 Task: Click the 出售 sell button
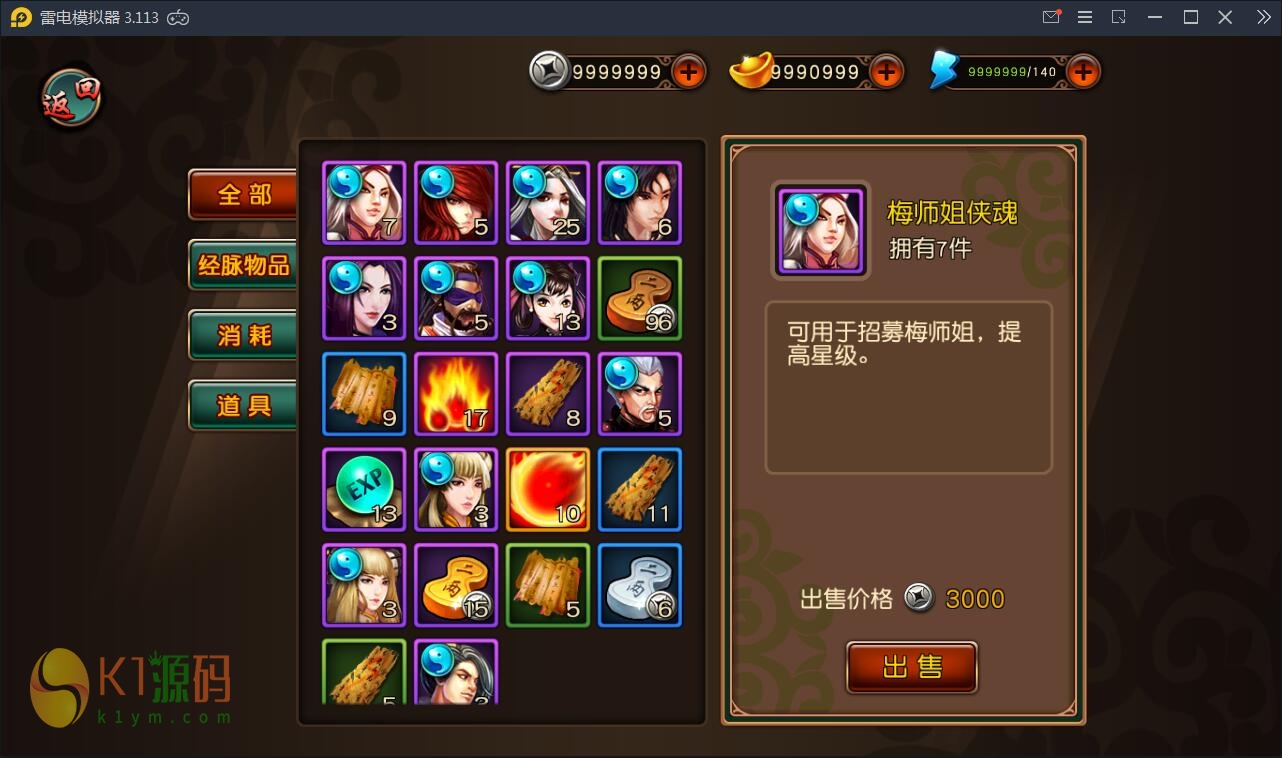pos(911,668)
